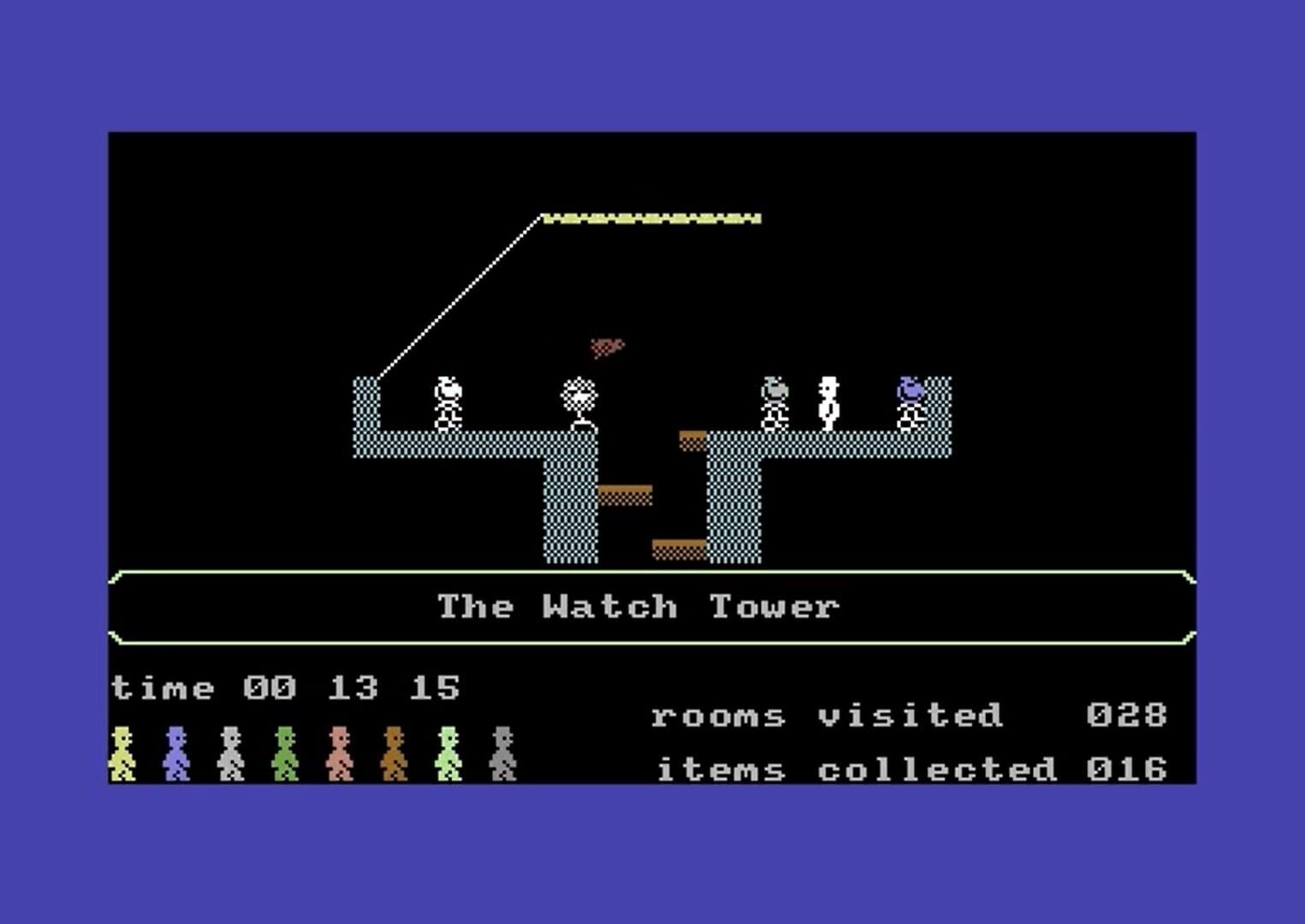The width and height of the screenshot is (1305, 924).
Task: Select Willy, the tall white character
Action: [x=827, y=402]
